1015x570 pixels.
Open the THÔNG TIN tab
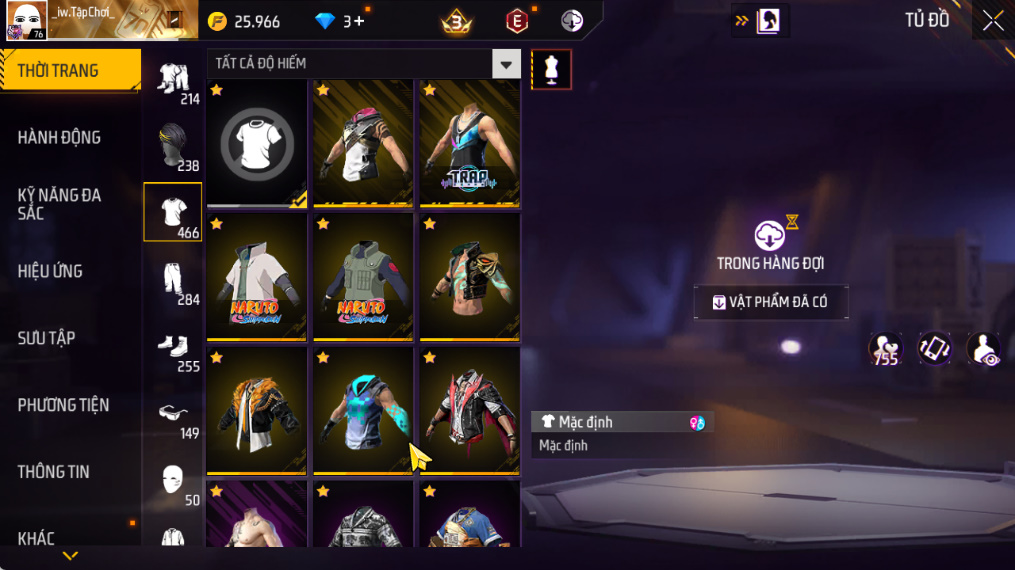click(54, 472)
